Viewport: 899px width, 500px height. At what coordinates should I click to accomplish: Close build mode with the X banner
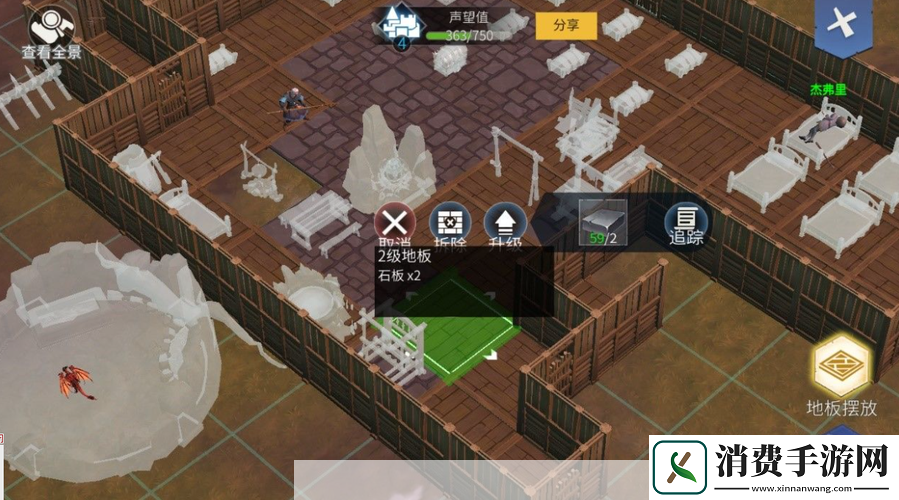click(x=845, y=25)
